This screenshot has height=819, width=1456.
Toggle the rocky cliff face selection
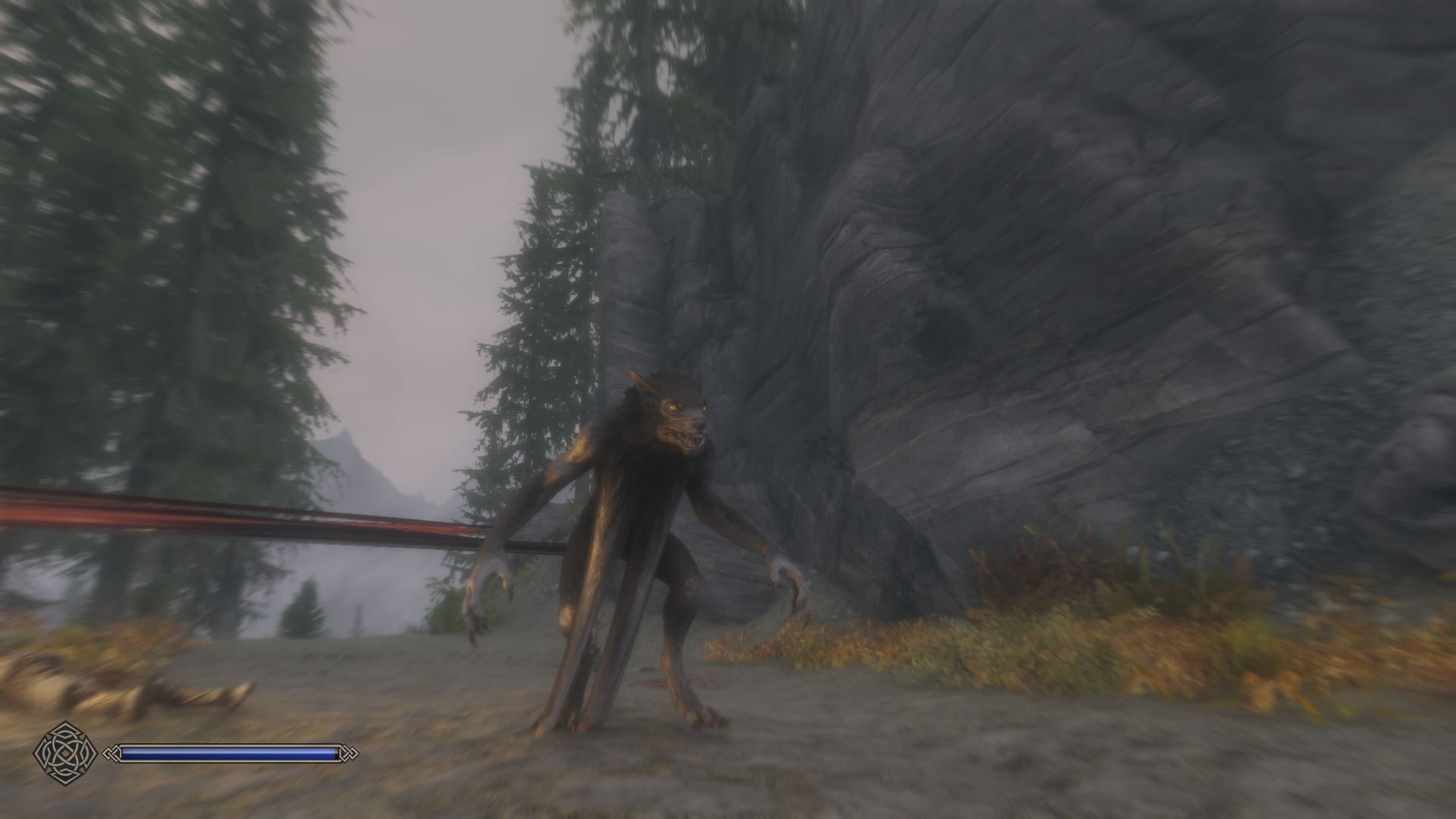[x=1062, y=303]
